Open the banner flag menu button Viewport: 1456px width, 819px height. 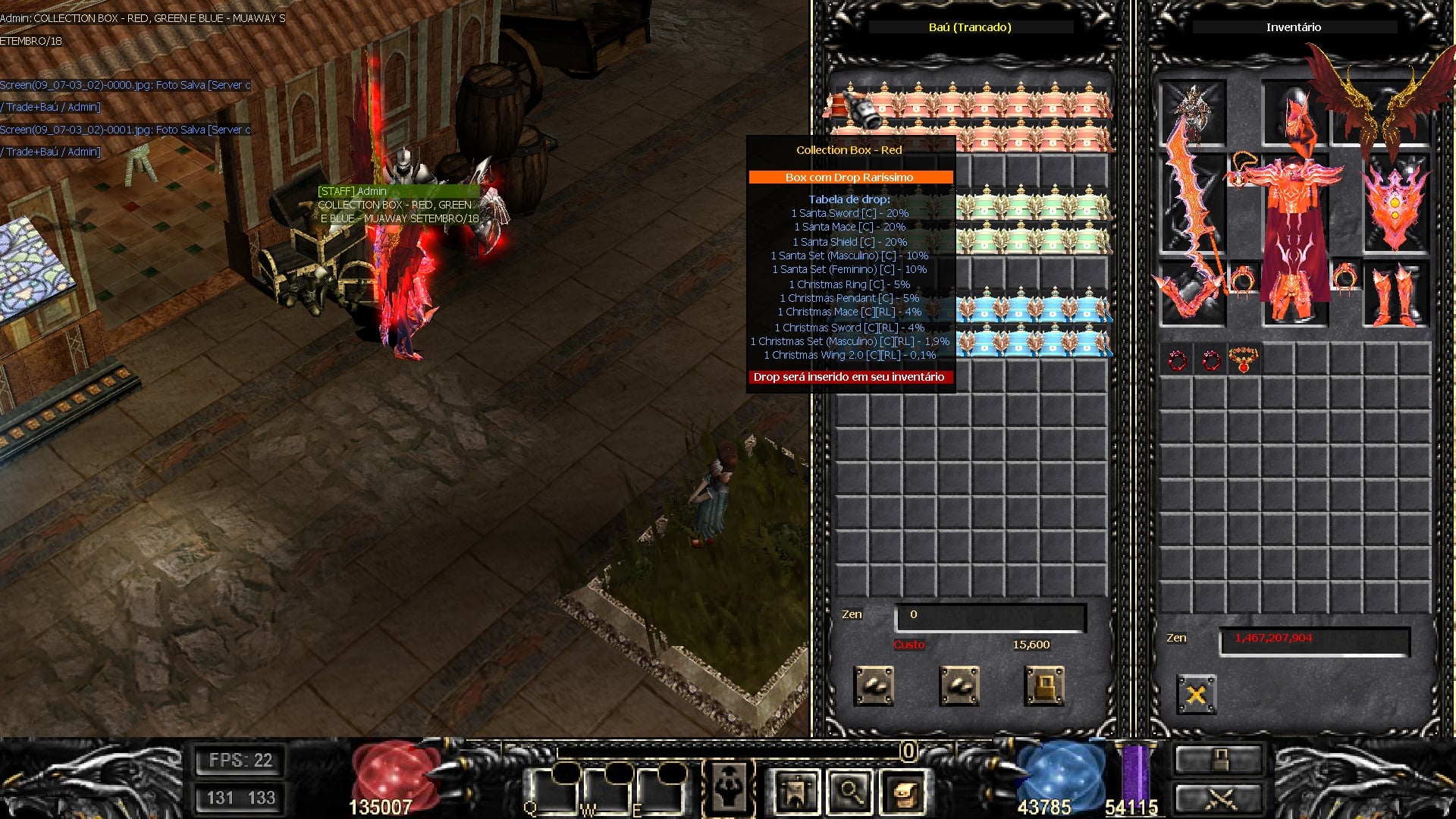(x=796, y=792)
